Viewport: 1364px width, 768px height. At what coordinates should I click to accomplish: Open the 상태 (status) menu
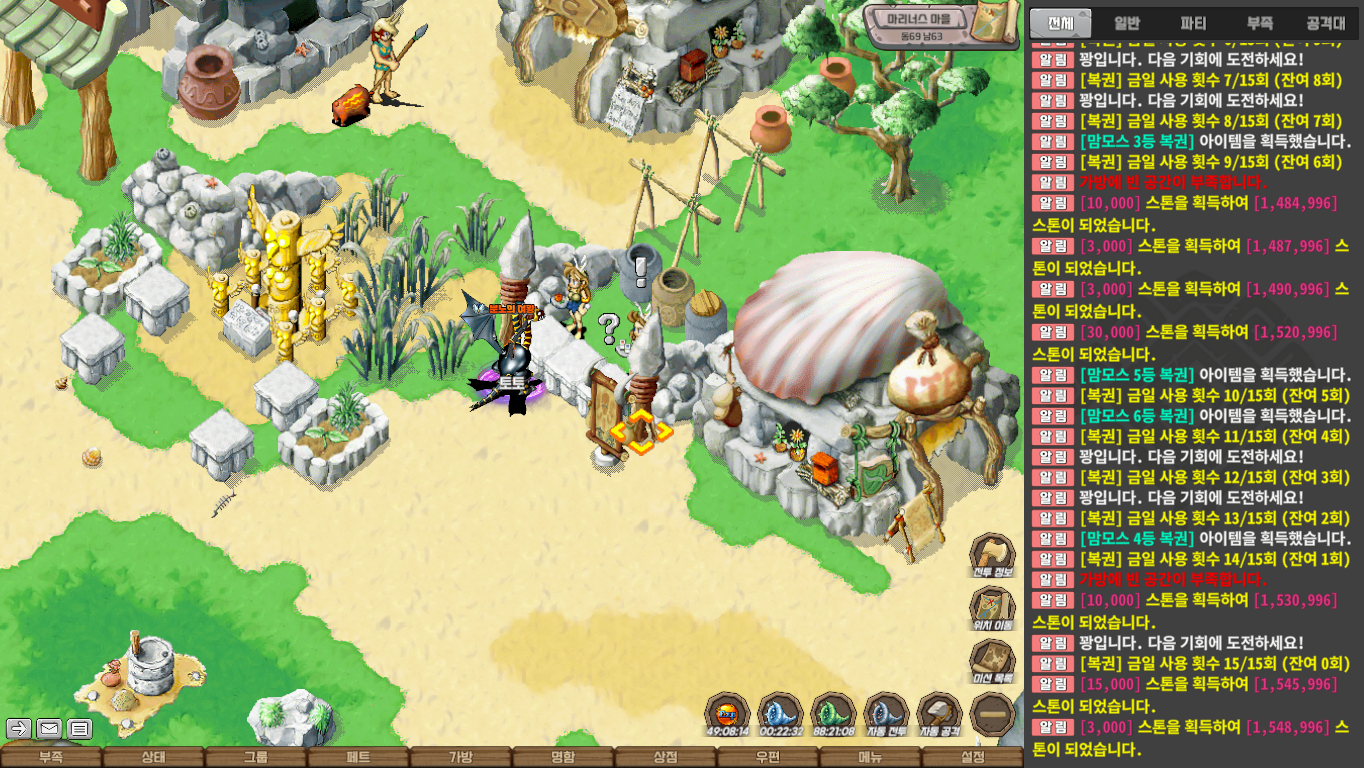point(153,758)
